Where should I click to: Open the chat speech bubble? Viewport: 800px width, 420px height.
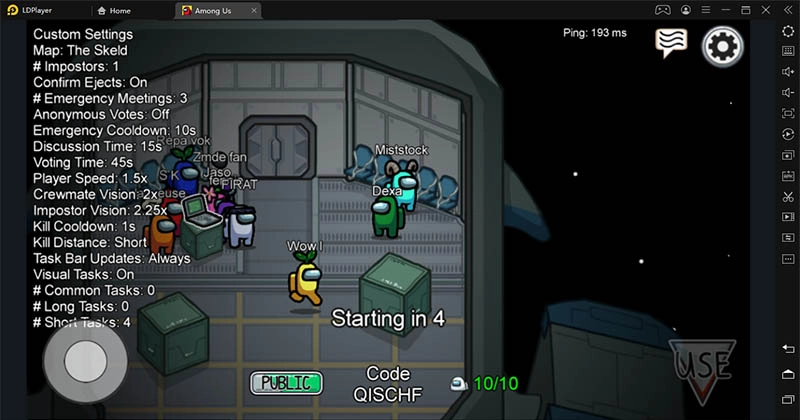click(x=672, y=43)
